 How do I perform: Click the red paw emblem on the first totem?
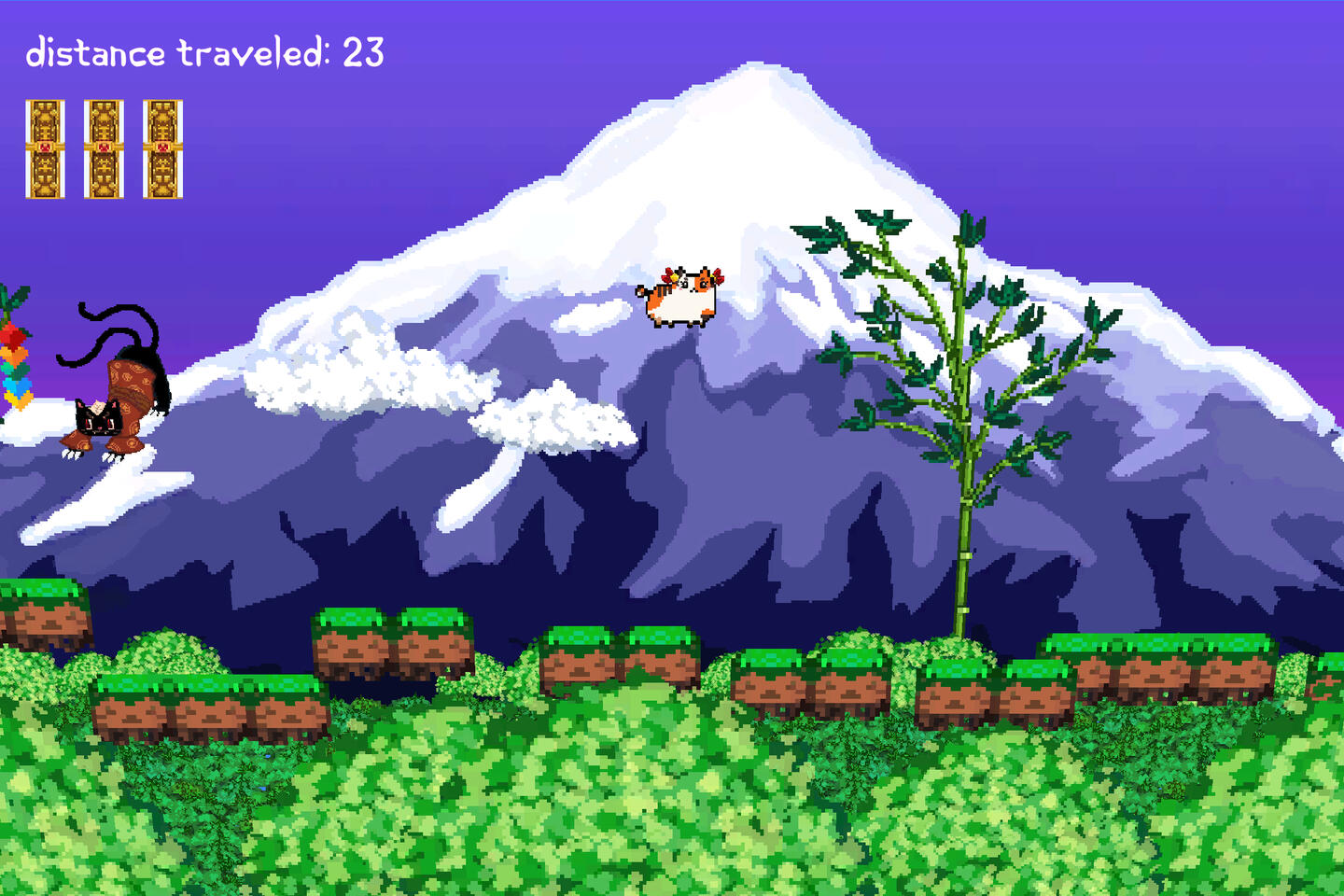[44, 147]
